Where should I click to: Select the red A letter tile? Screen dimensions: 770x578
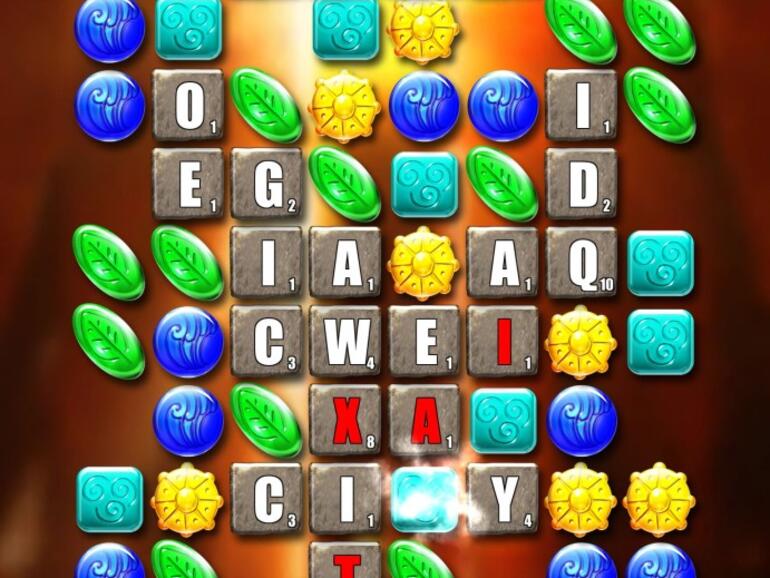424,420
